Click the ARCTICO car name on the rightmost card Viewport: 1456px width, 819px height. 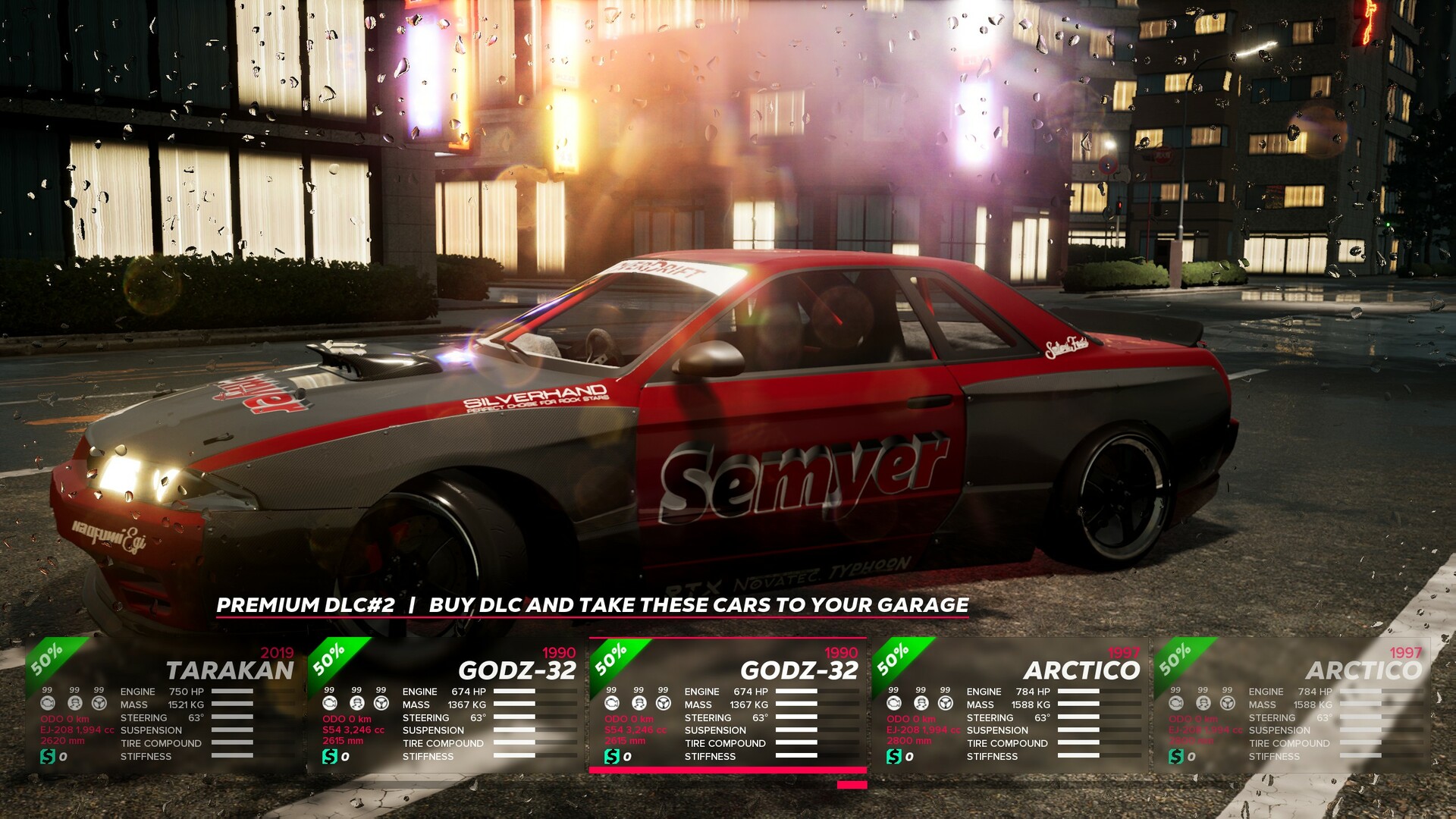pos(1364,670)
